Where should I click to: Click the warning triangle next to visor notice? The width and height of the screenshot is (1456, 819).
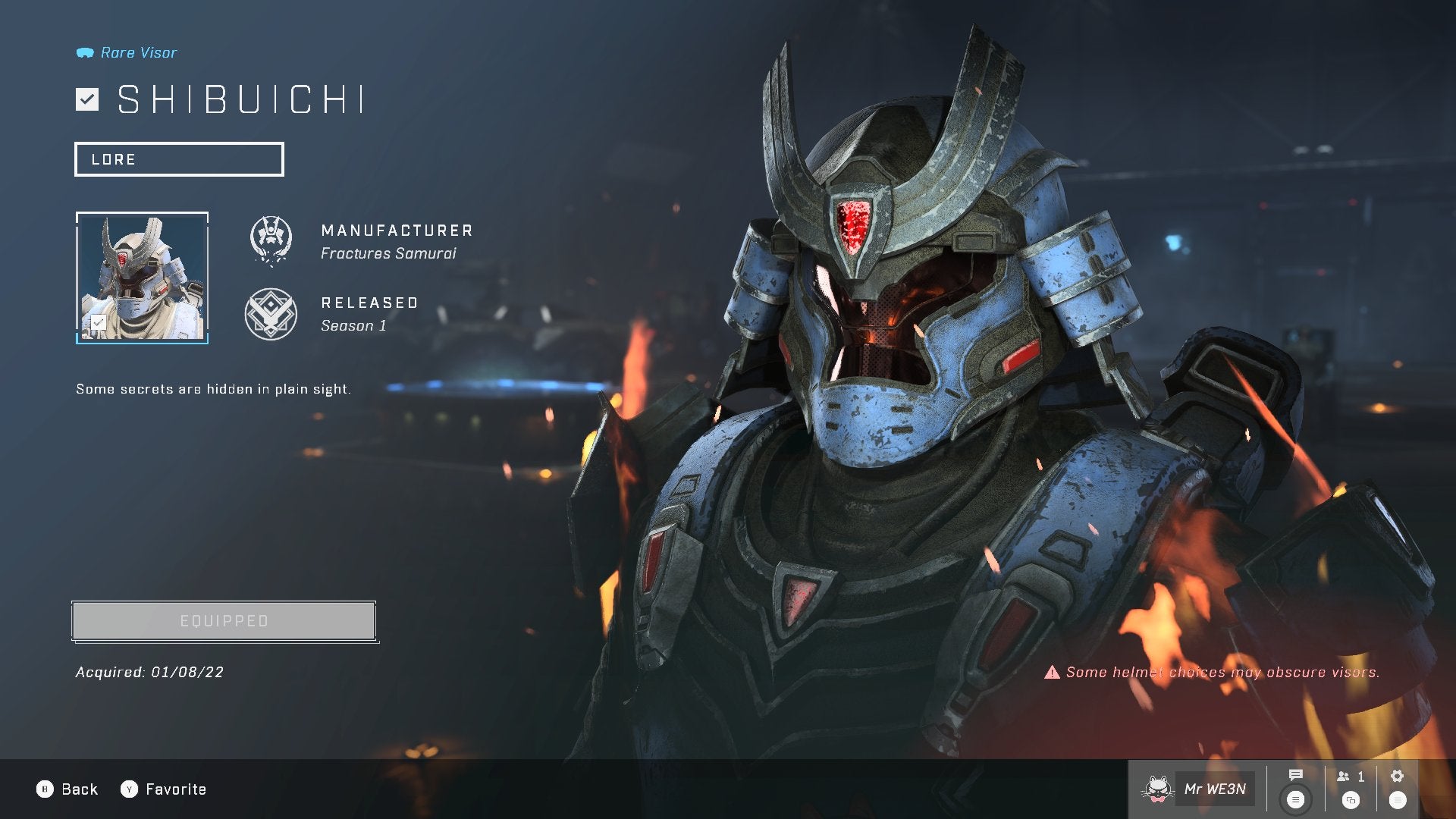[x=1053, y=672]
